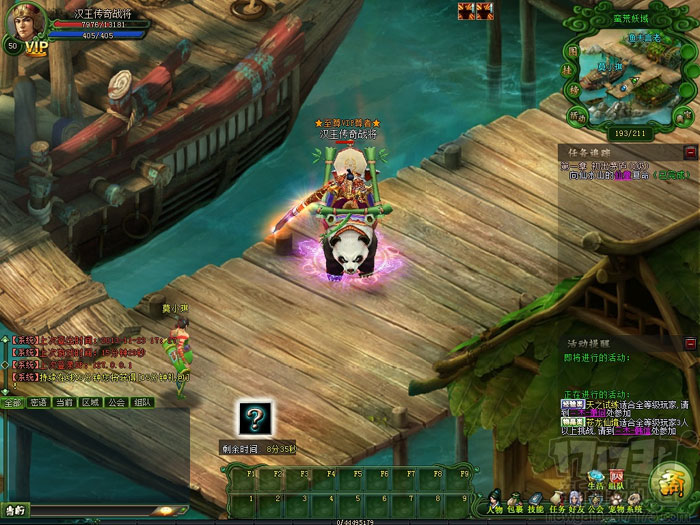Switch chat to the 区域 zone tab
700x525 pixels.
pos(90,403)
